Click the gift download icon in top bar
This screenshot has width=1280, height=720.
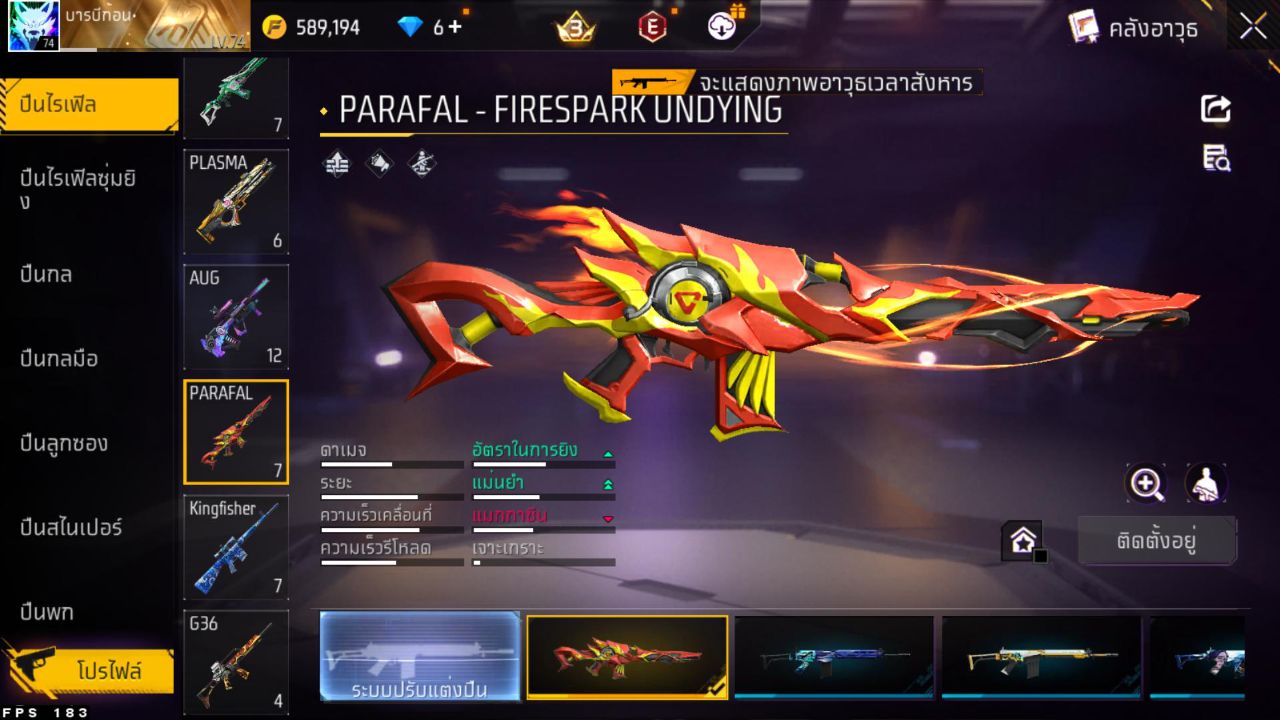click(720, 27)
